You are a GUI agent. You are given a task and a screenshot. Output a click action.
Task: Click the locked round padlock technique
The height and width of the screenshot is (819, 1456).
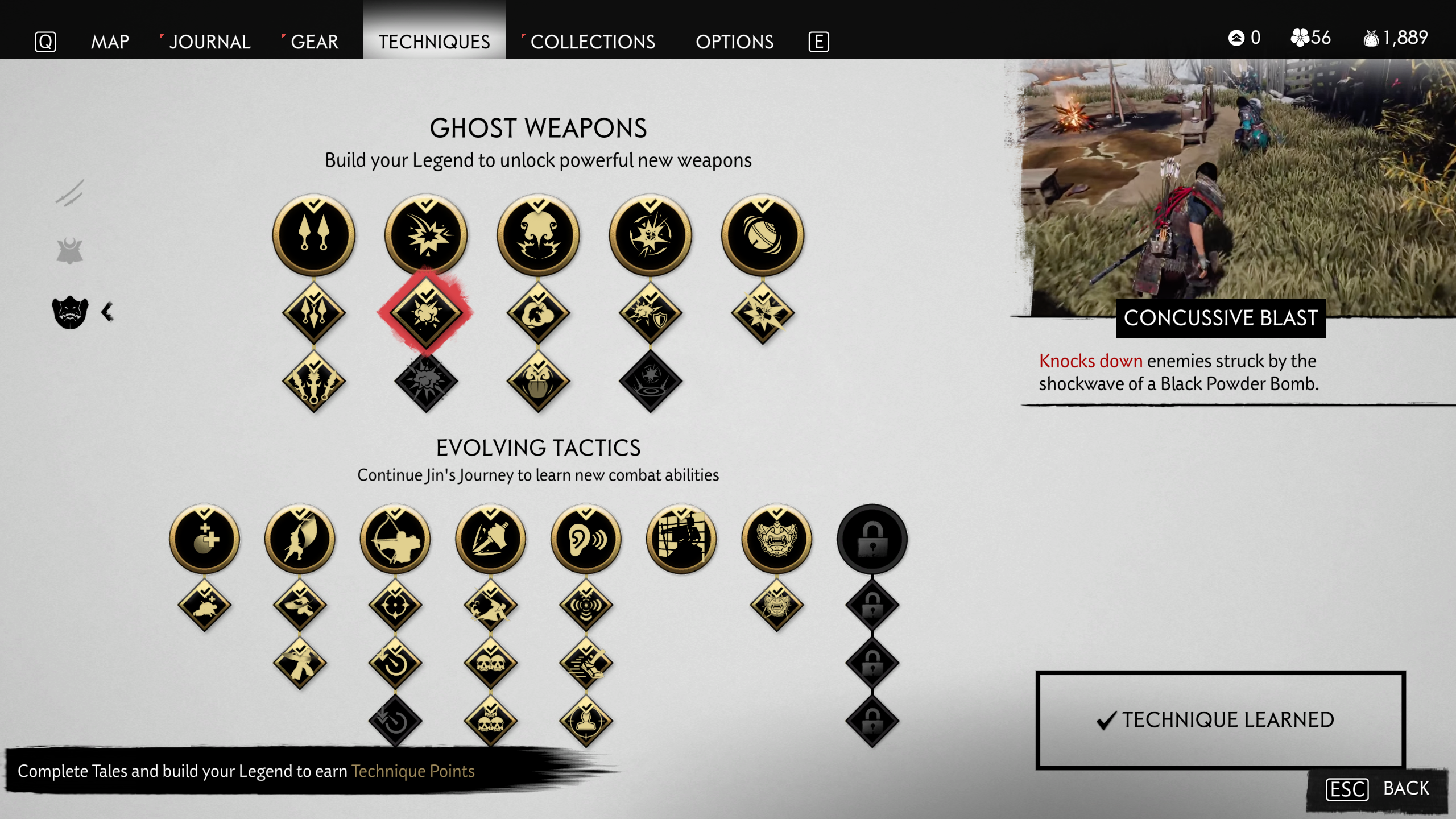tap(872, 539)
